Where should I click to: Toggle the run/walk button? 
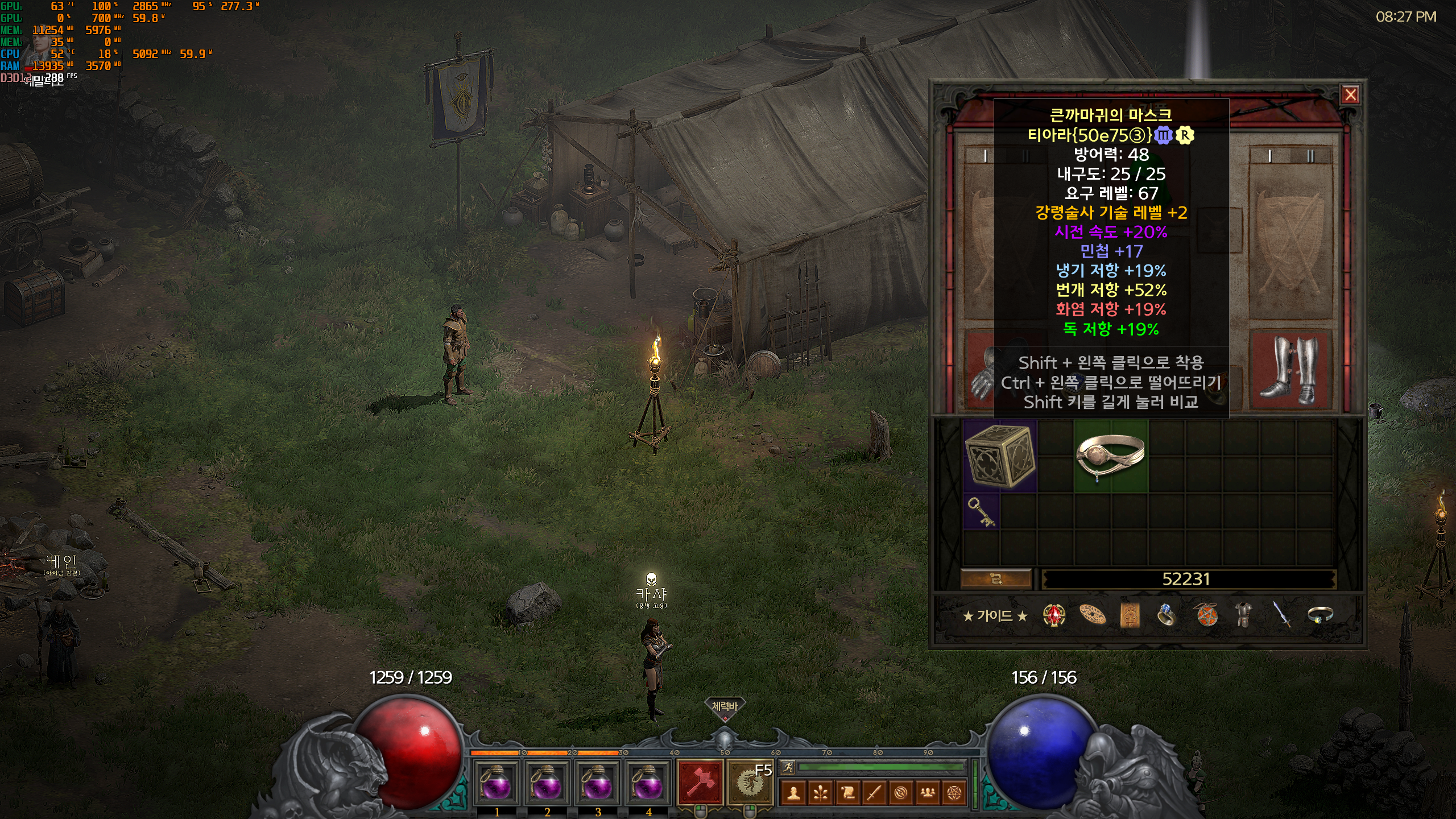coord(788,767)
